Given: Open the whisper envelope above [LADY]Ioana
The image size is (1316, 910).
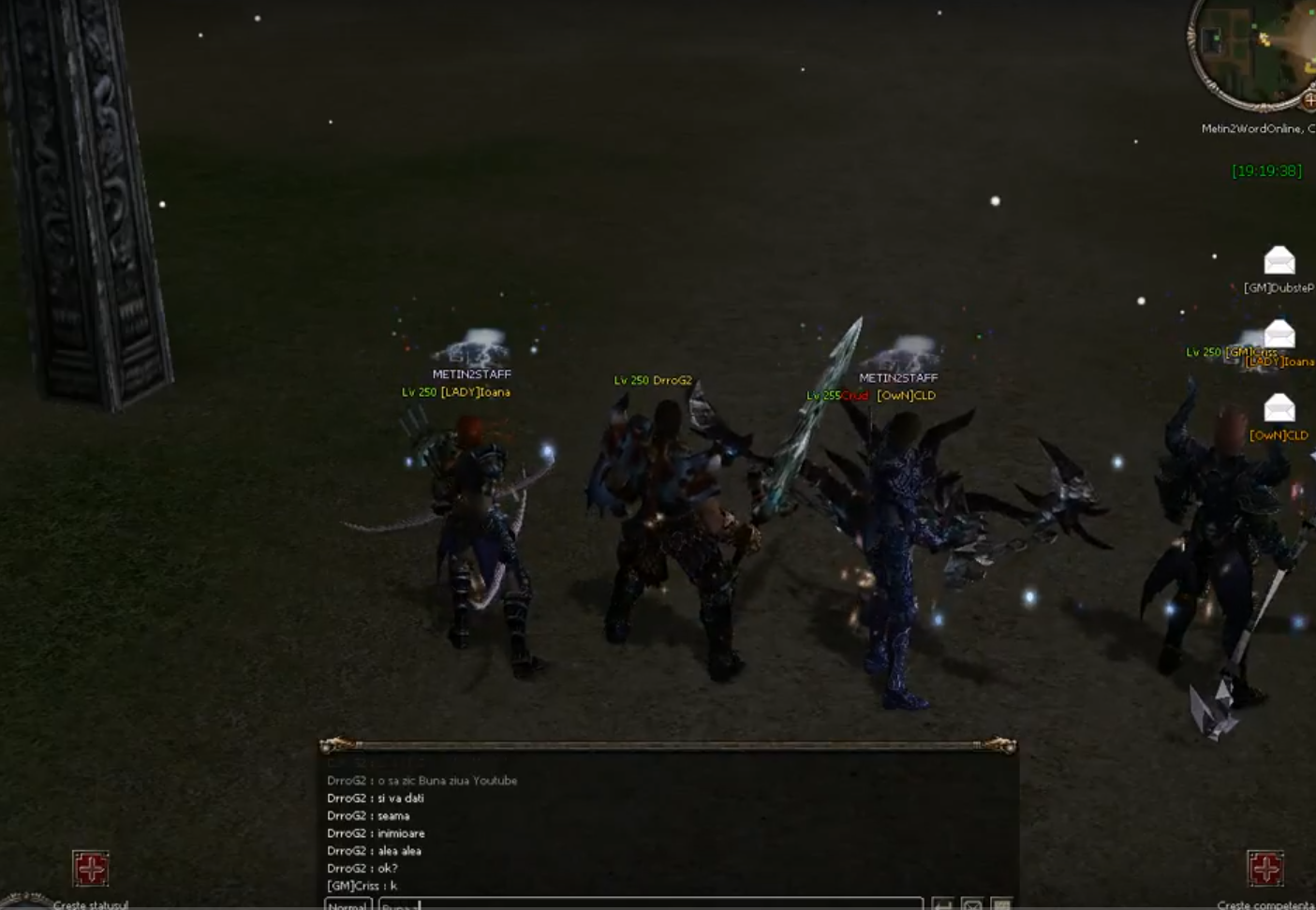Looking at the screenshot, I should 1279,334.
